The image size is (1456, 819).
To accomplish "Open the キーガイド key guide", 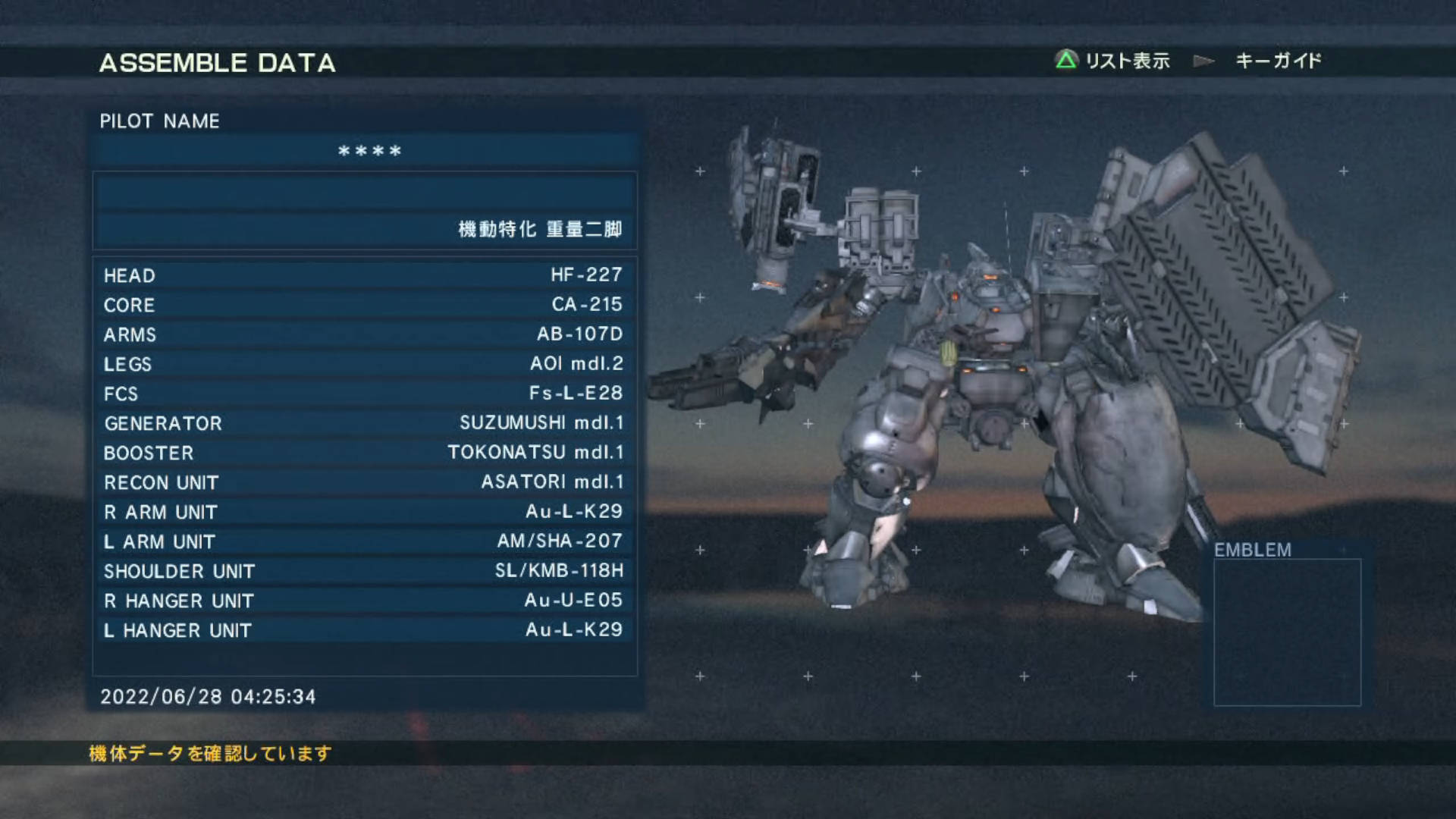I will (1278, 61).
